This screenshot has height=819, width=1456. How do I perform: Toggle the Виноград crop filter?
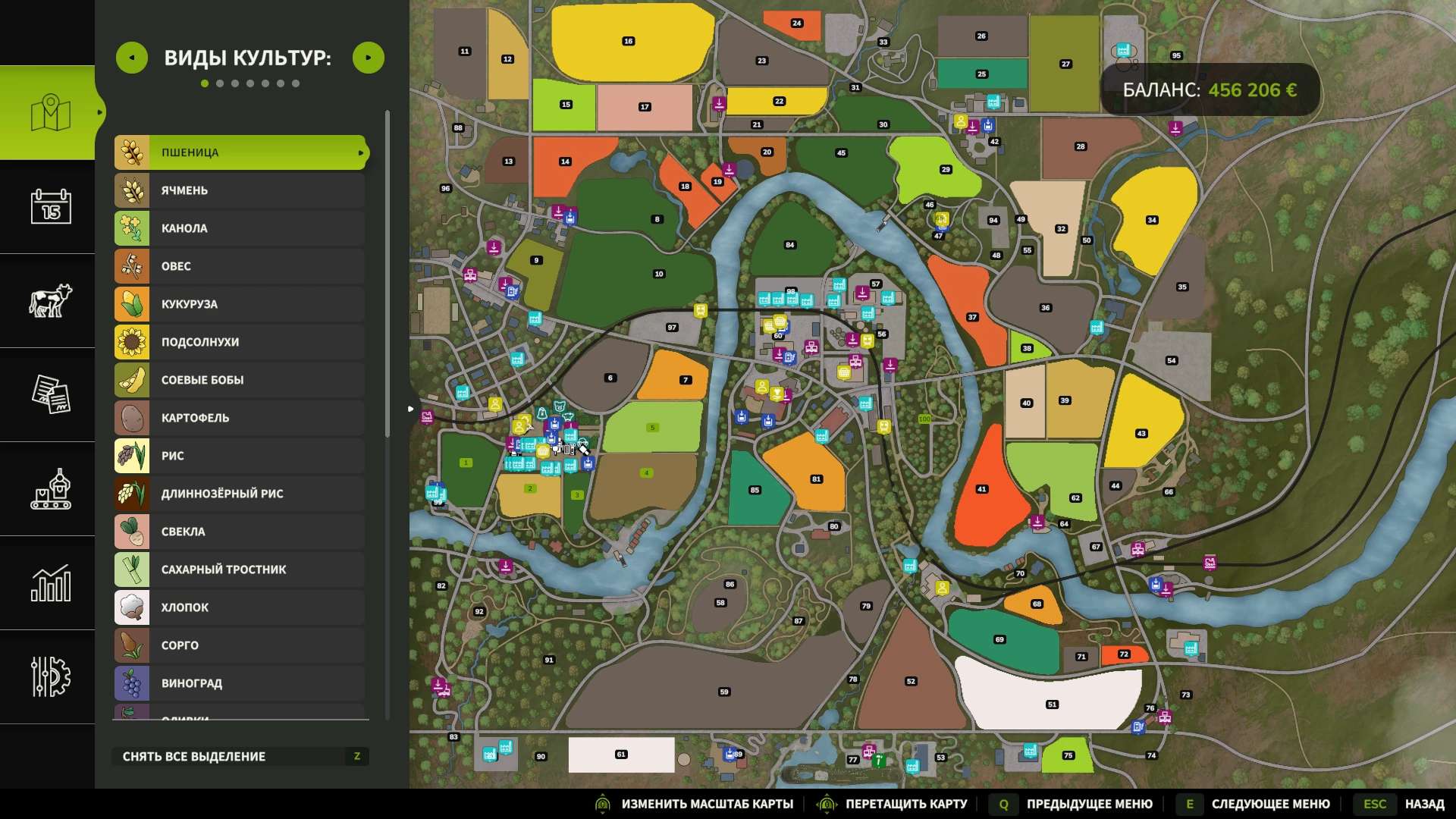coord(240,683)
